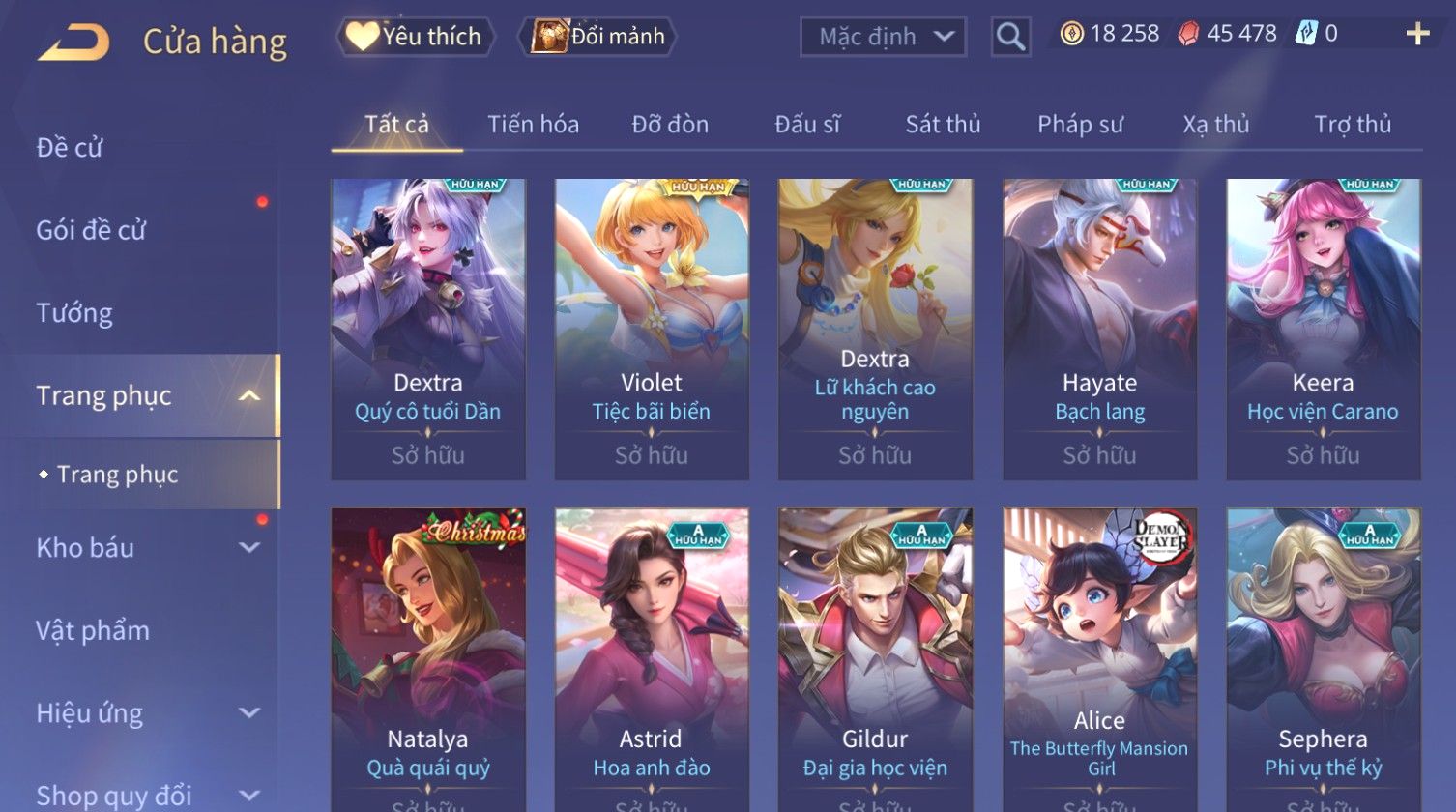Open the Vật phẩm items menu

(93, 631)
